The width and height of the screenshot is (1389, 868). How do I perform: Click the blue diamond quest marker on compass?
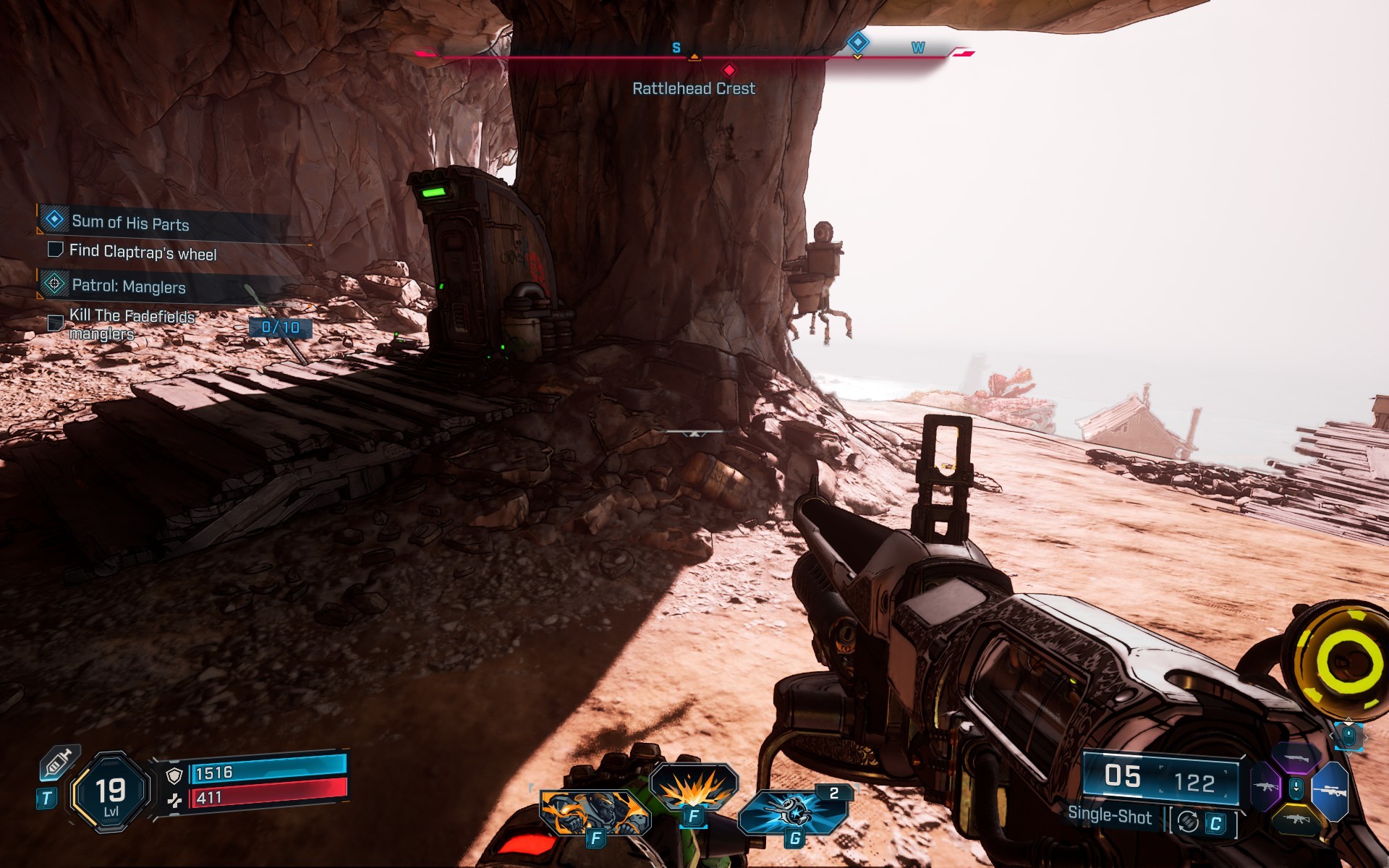[x=857, y=42]
